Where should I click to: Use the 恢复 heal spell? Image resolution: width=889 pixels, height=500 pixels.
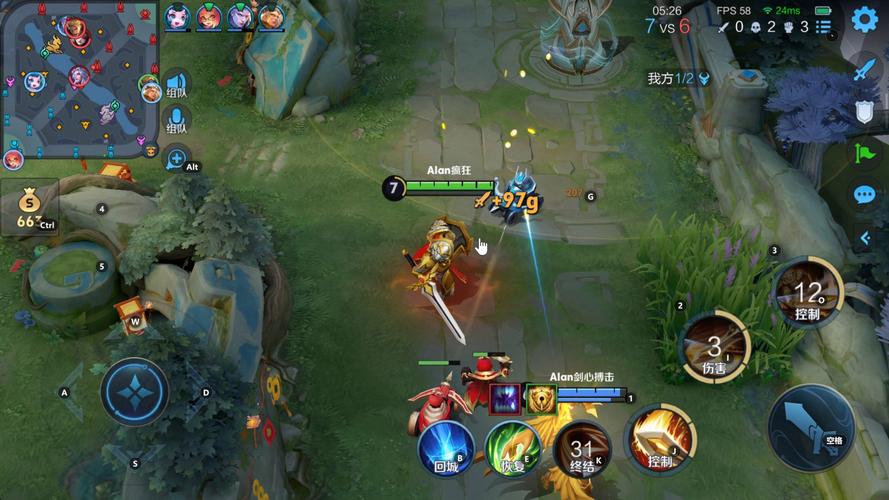tap(512, 449)
